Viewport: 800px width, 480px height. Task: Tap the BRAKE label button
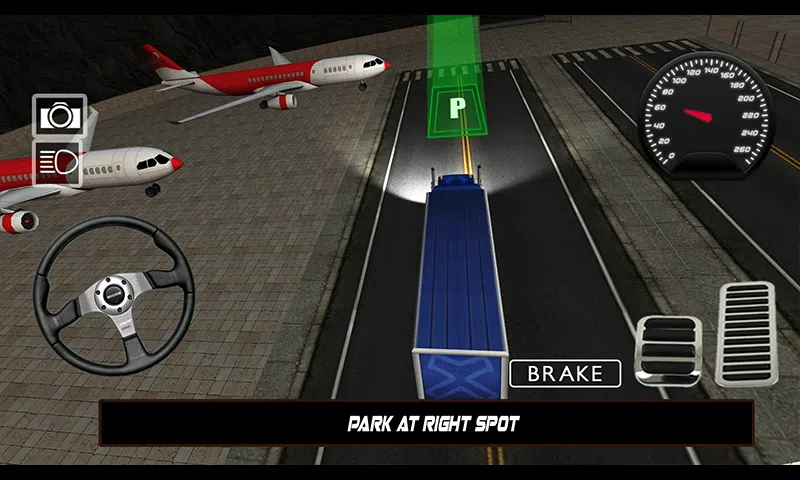pos(565,374)
